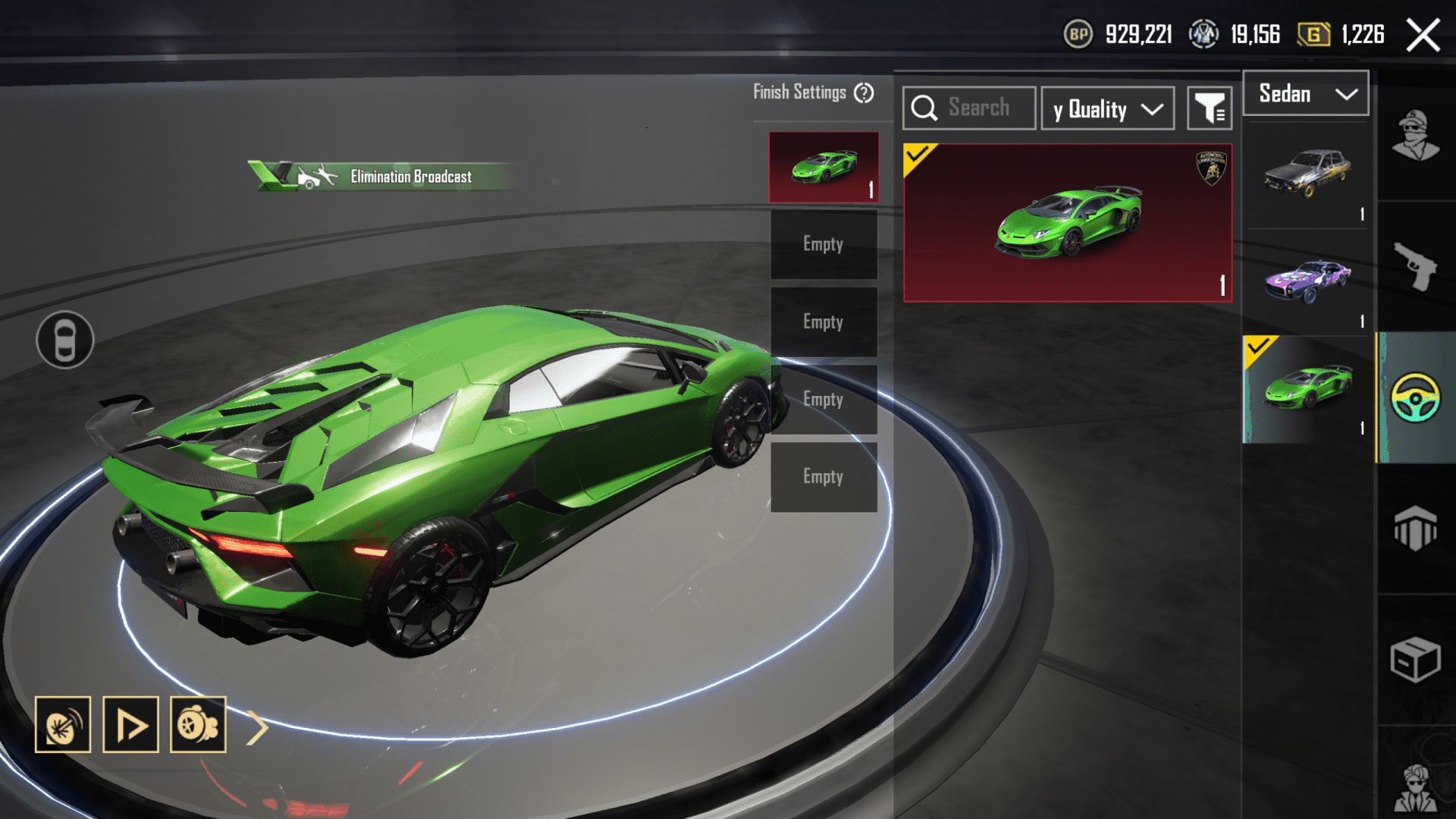The height and width of the screenshot is (819, 1456).
Task: Click the Search field
Action: point(969,108)
